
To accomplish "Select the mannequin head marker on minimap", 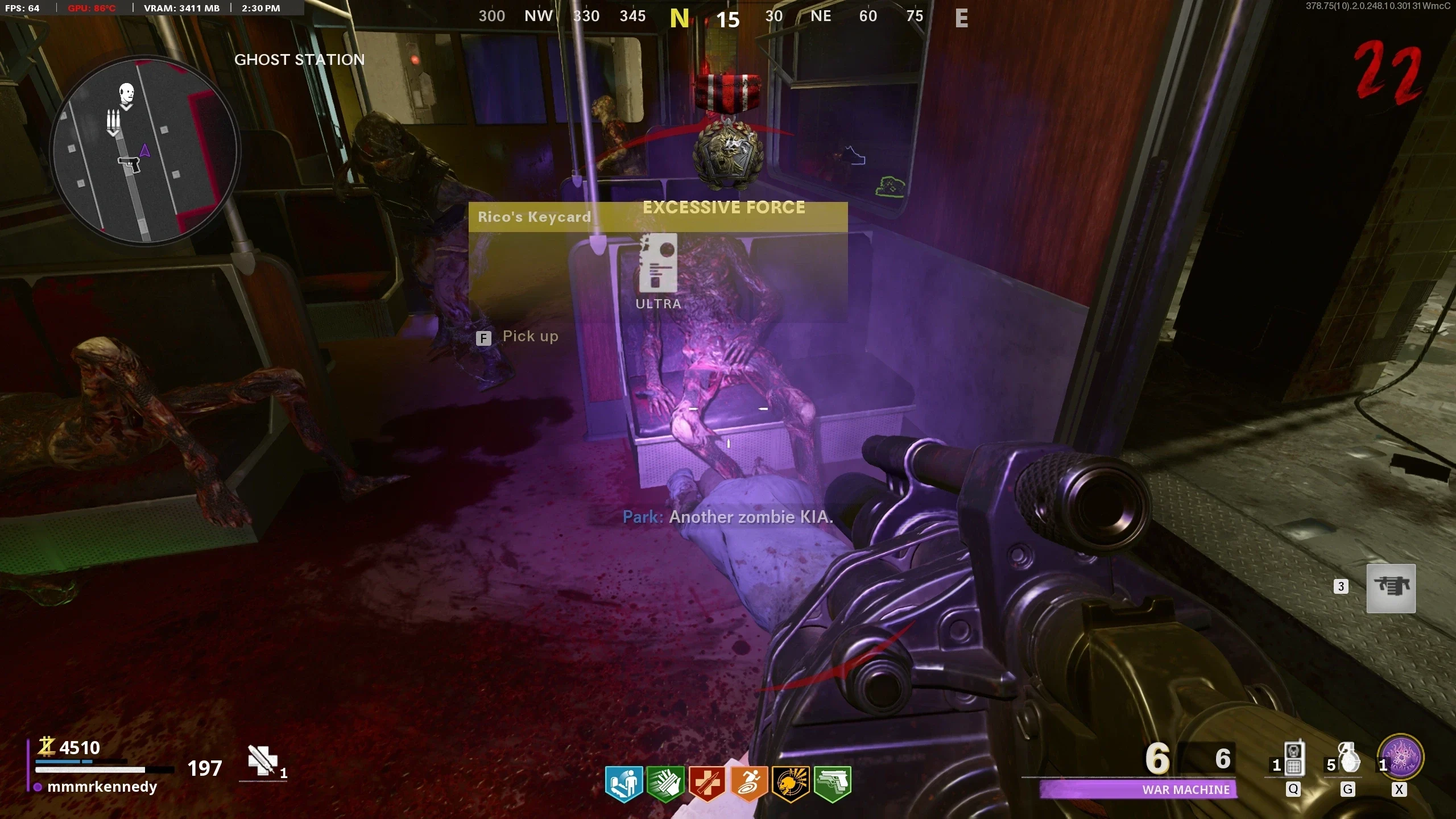I will click(x=126, y=94).
